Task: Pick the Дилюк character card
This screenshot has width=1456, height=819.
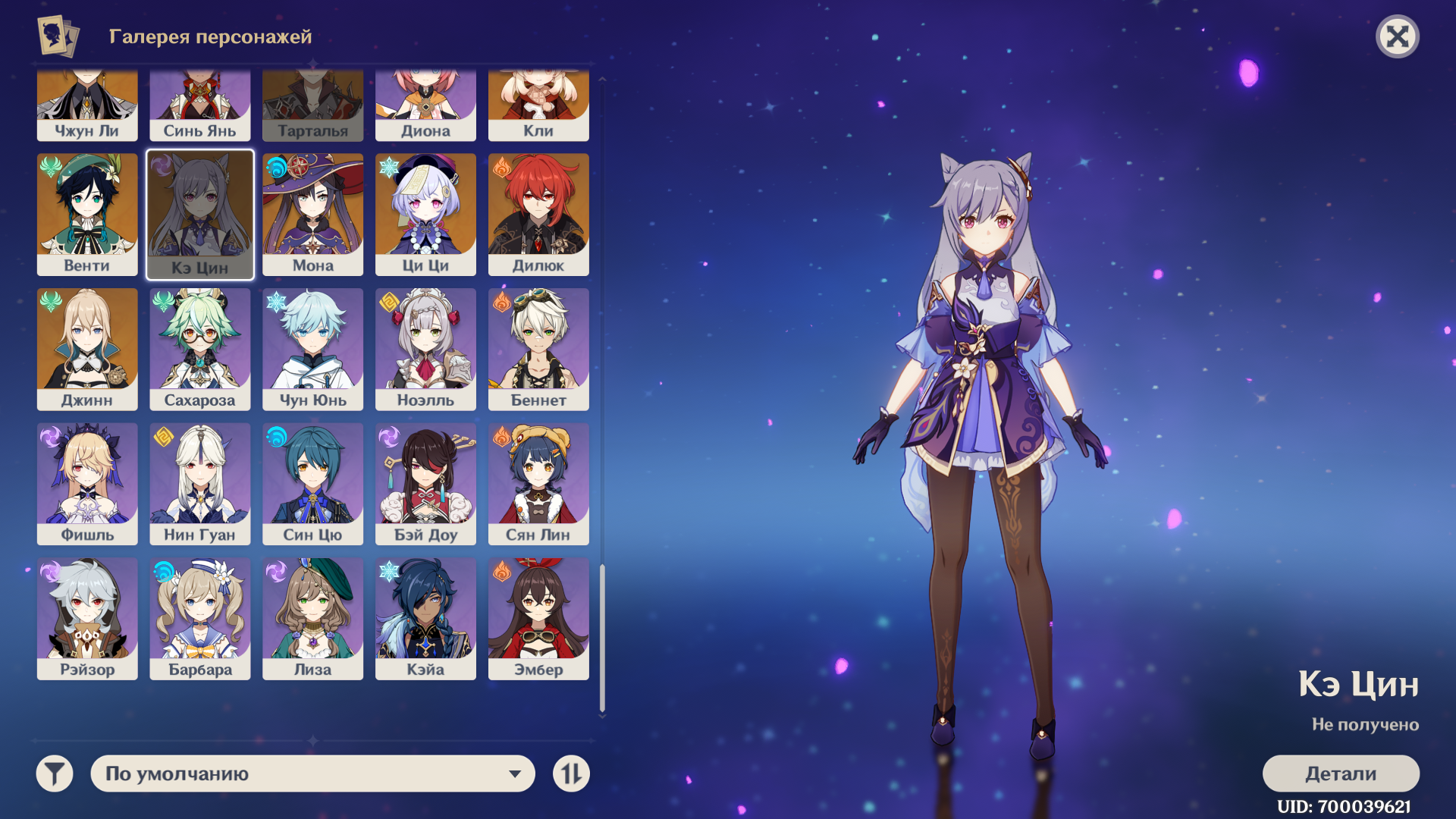Action: pyautogui.click(x=538, y=214)
